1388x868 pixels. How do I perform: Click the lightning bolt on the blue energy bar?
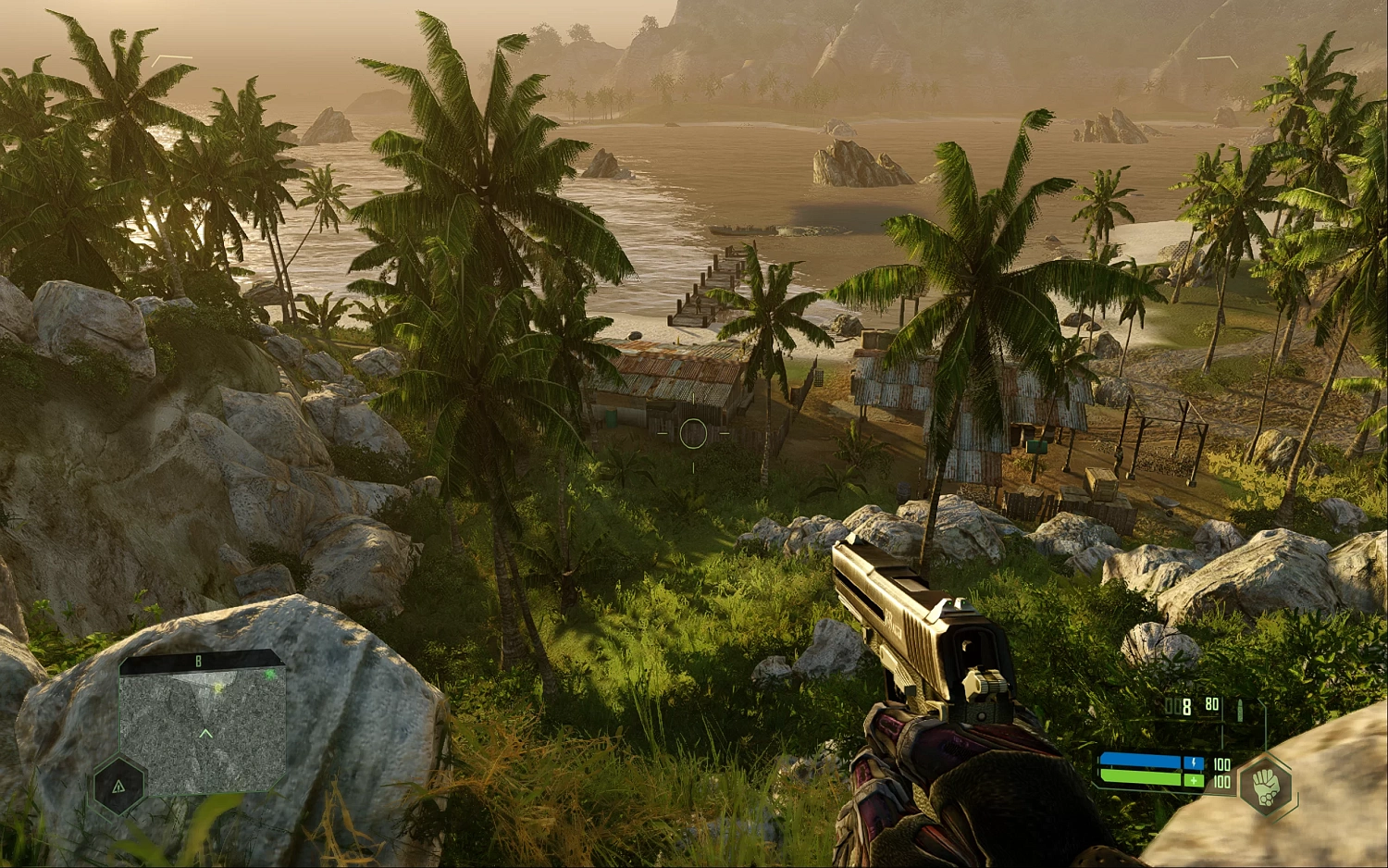(1194, 763)
